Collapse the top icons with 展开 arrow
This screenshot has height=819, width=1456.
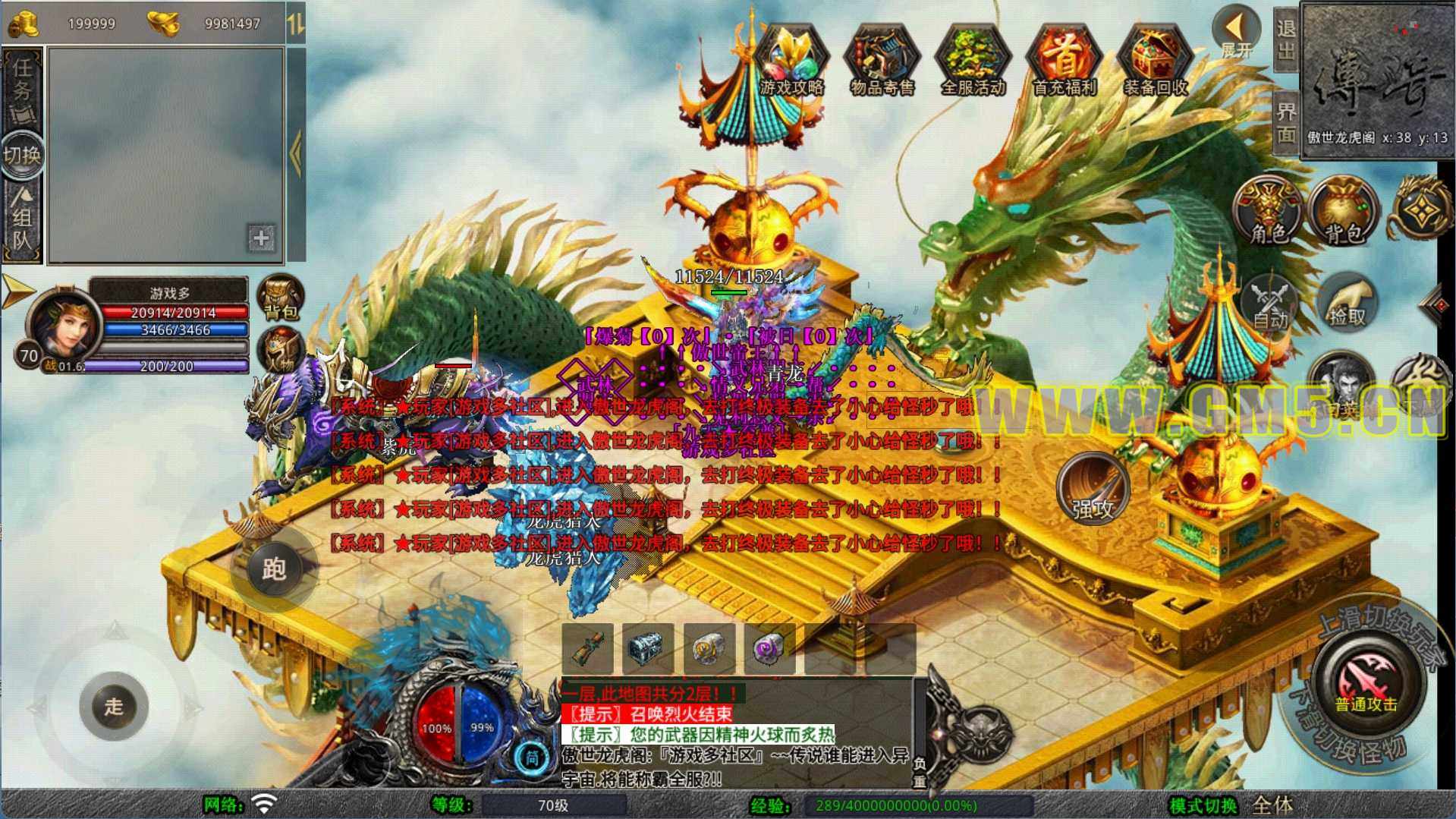click(x=1236, y=32)
